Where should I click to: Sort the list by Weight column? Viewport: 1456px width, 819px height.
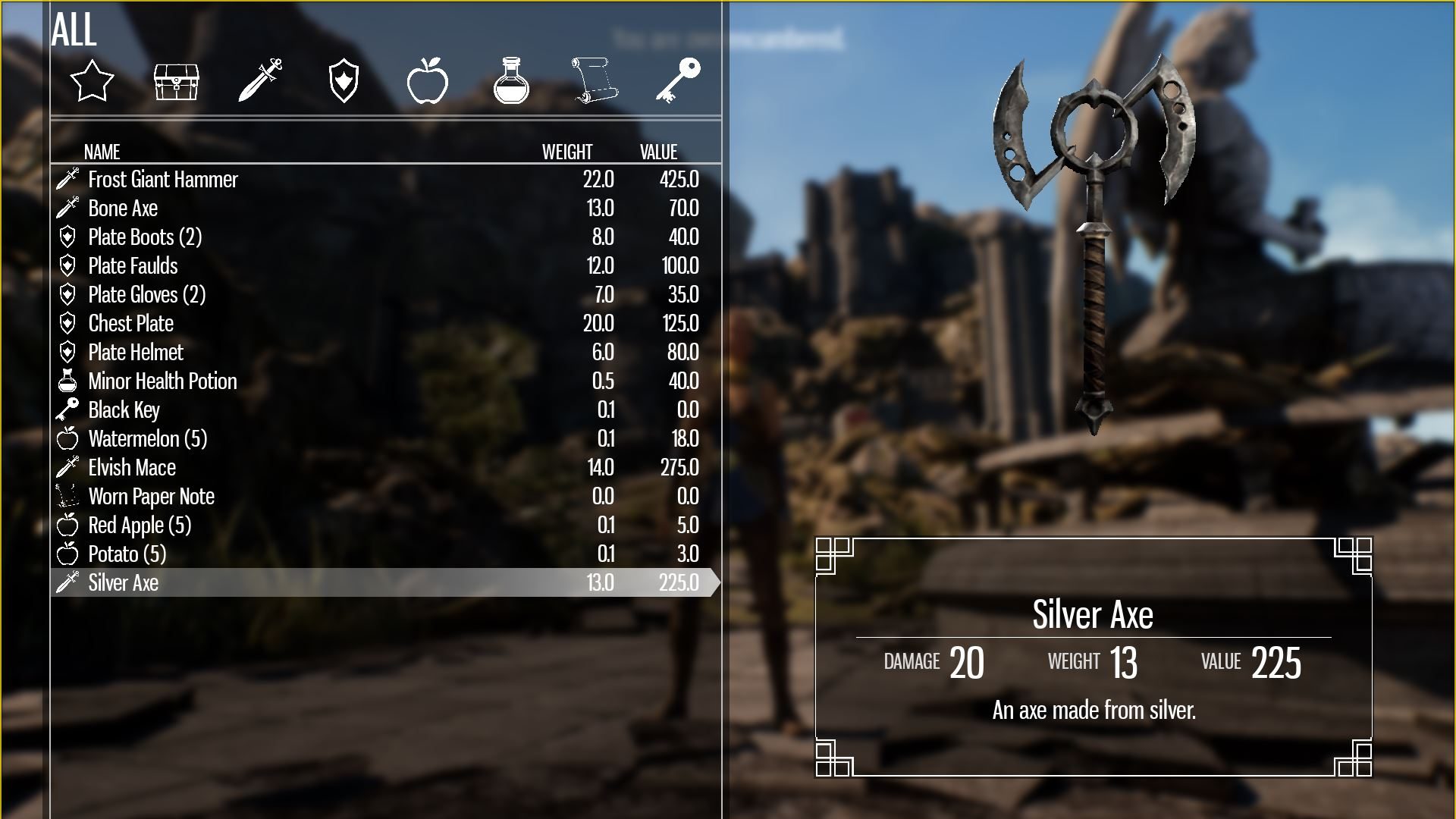click(567, 152)
